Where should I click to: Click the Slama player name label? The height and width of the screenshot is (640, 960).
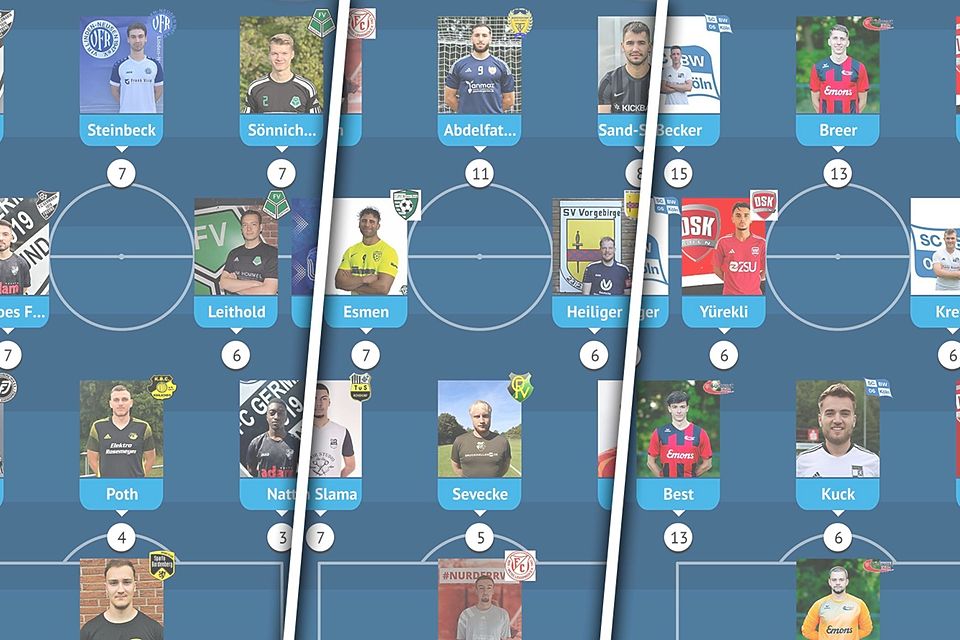pyautogui.click(x=338, y=493)
